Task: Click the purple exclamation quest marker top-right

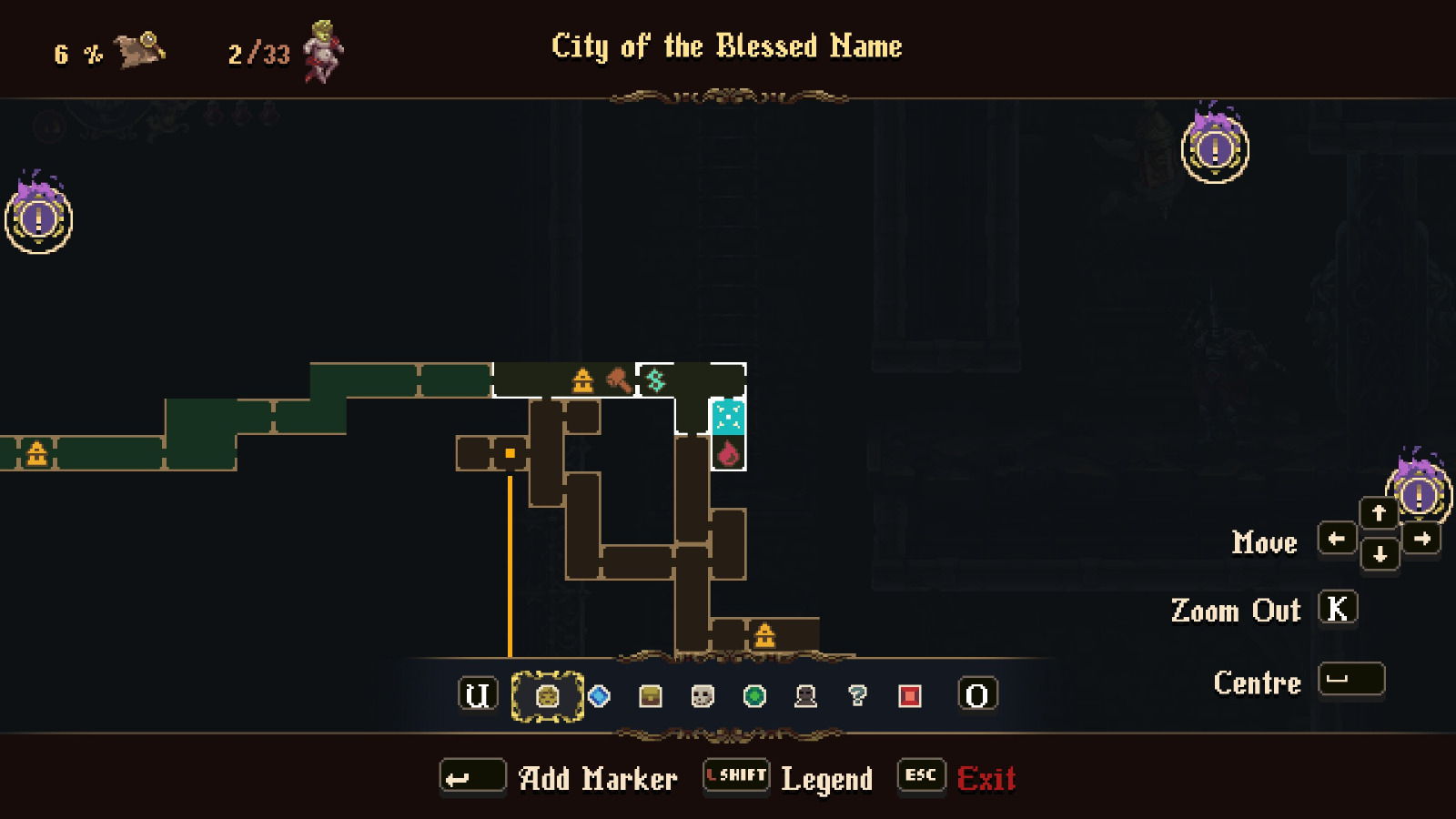Action: (x=1214, y=151)
